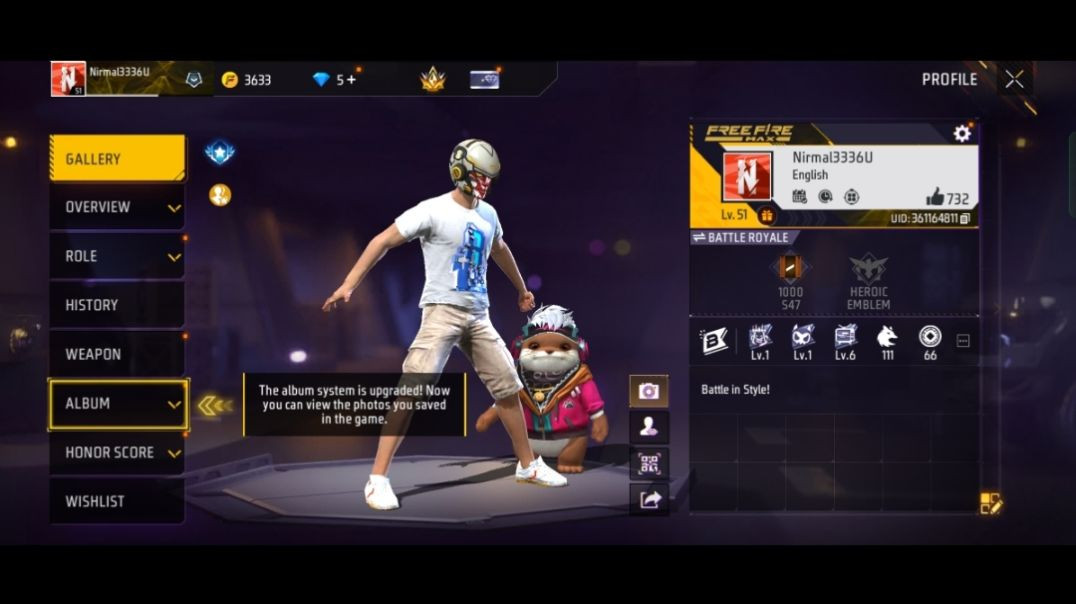Viewport: 1076px width, 604px height.
Task: Tap the share arrow button
Action: coord(649,500)
